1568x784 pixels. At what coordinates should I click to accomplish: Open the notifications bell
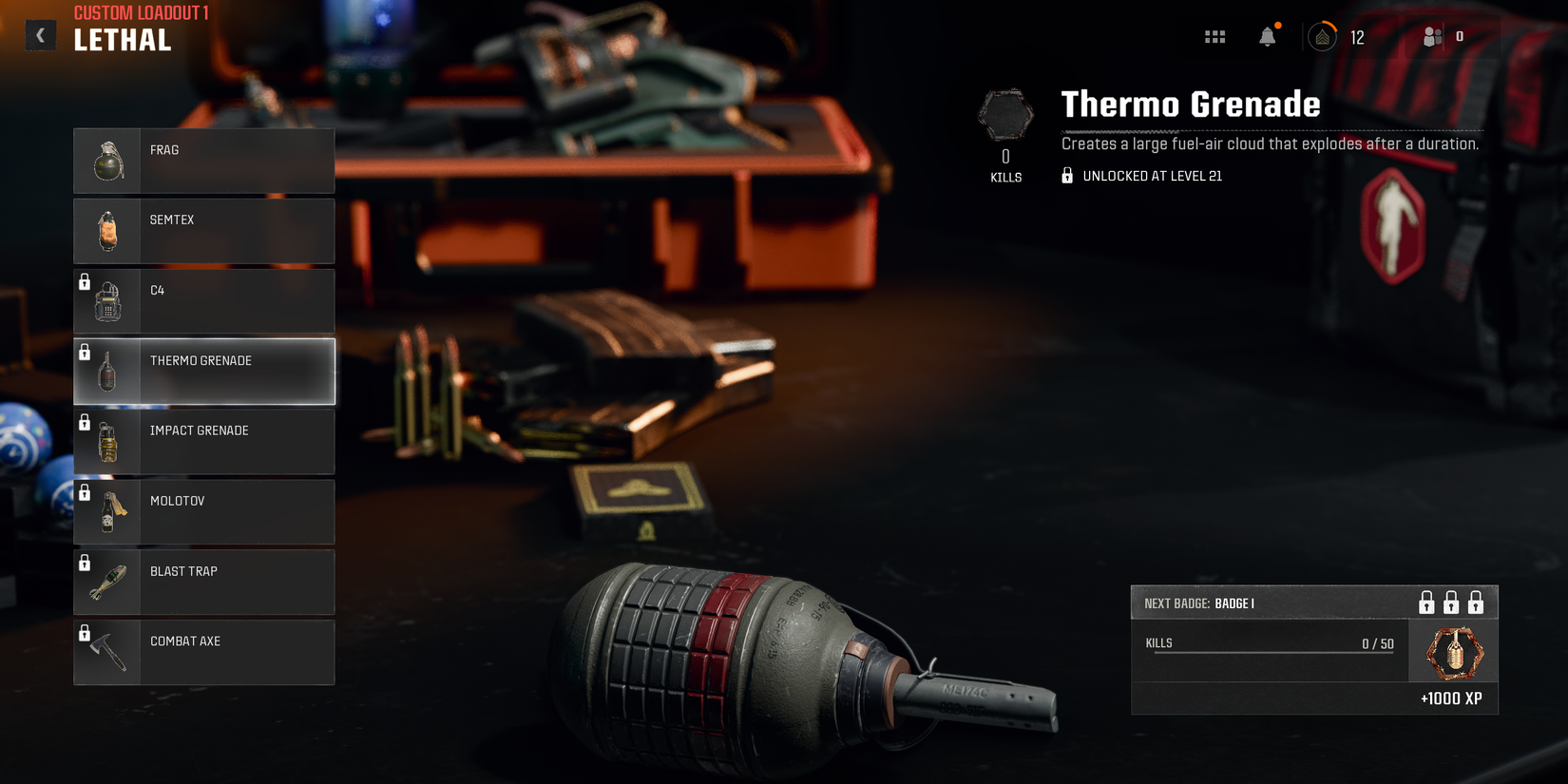click(1268, 35)
